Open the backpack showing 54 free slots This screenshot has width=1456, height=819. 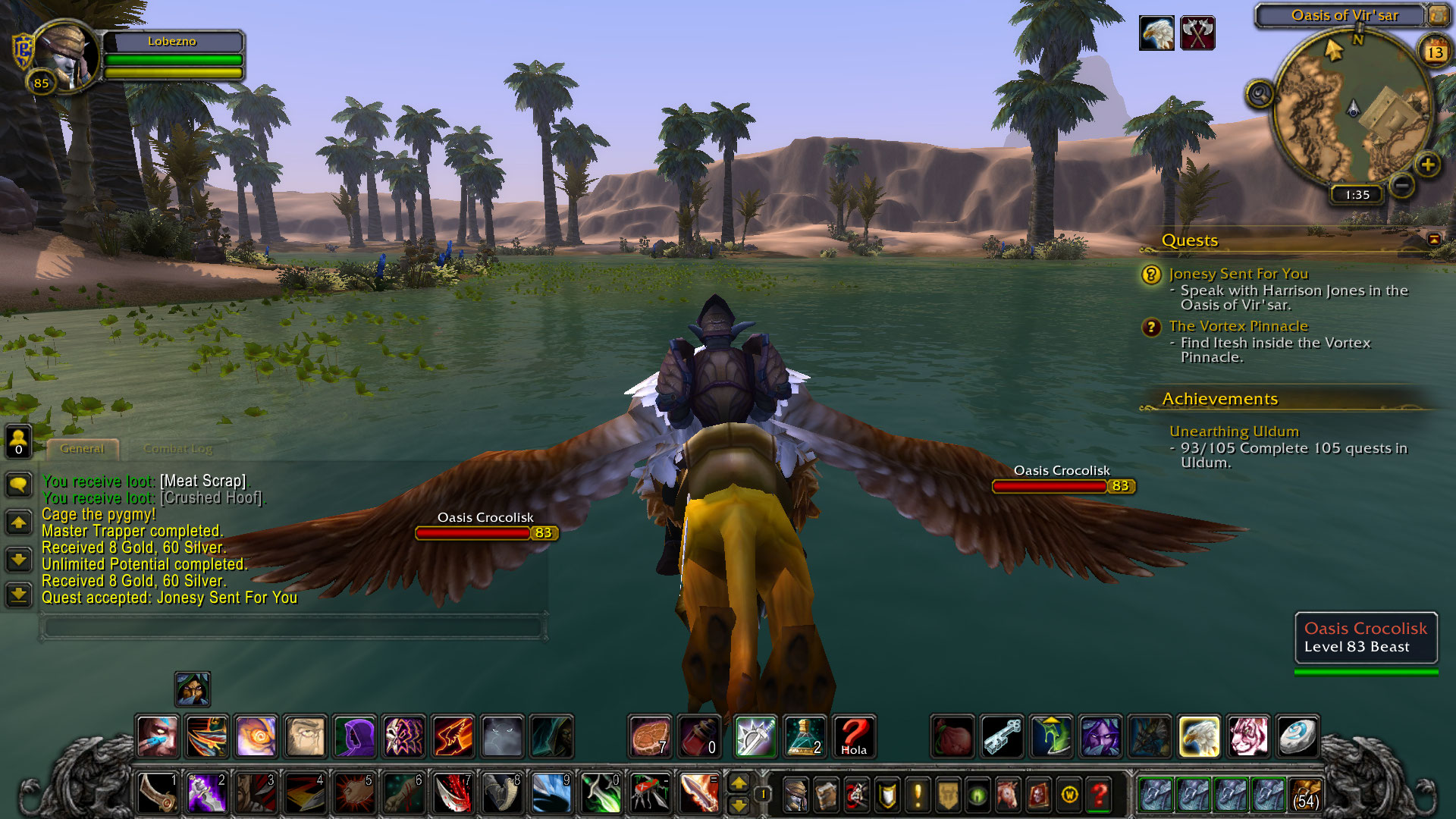click(1305, 795)
